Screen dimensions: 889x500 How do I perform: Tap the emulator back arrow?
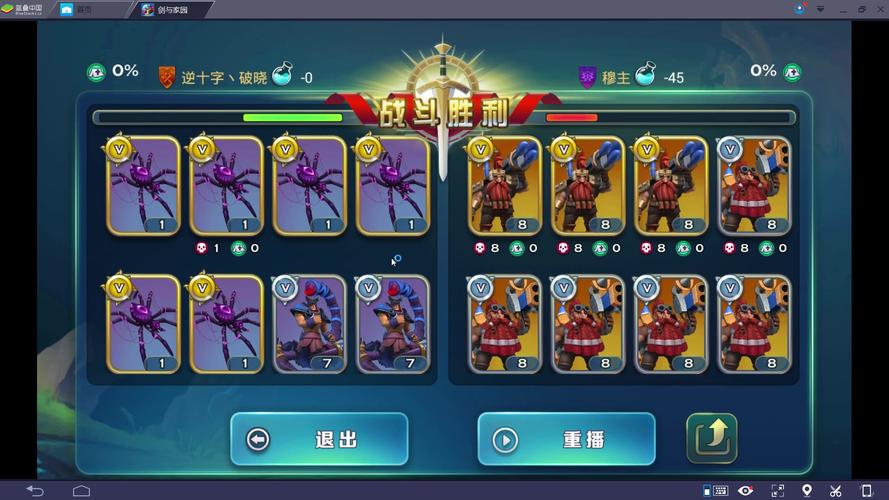tap(35, 490)
